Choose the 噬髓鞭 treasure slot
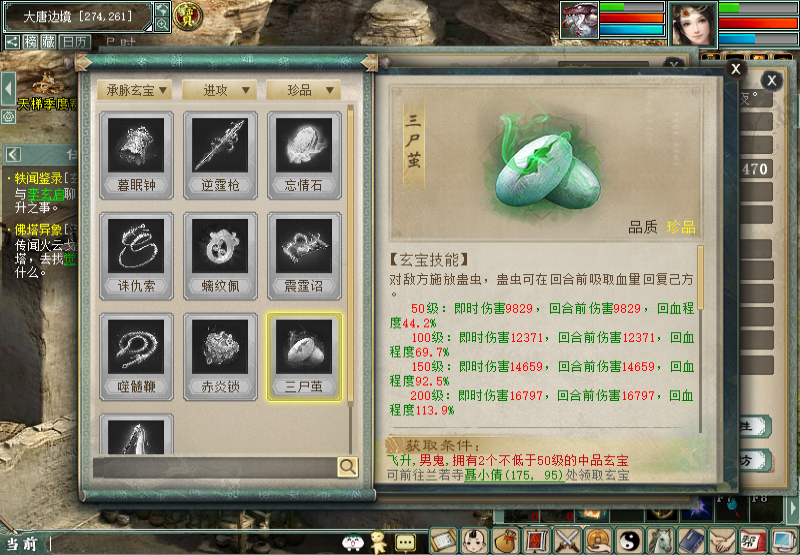Viewport: 800px width, 555px height. click(x=136, y=356)
